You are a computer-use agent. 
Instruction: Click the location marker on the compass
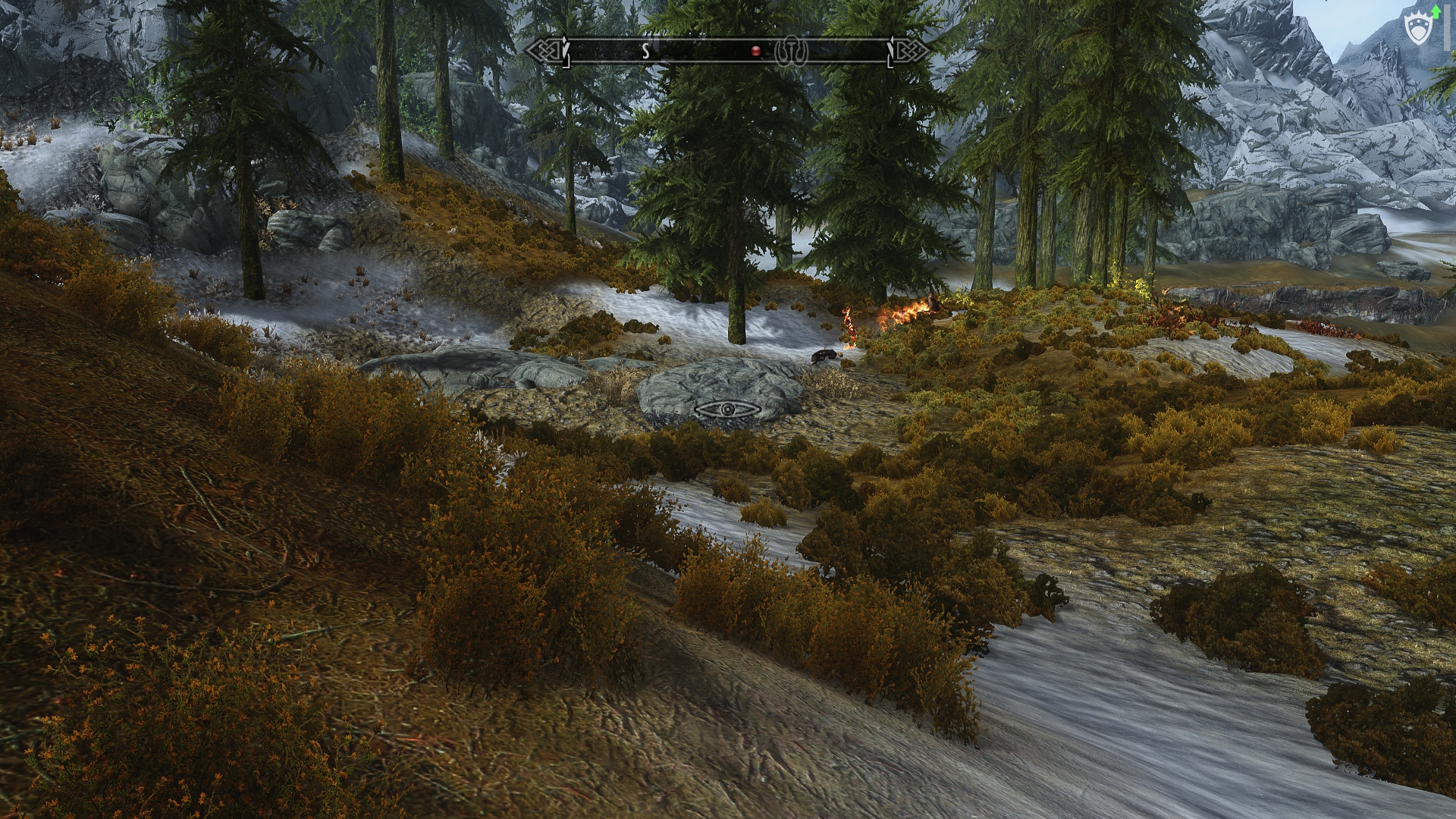pyautogui.click(x=791, y=52)
